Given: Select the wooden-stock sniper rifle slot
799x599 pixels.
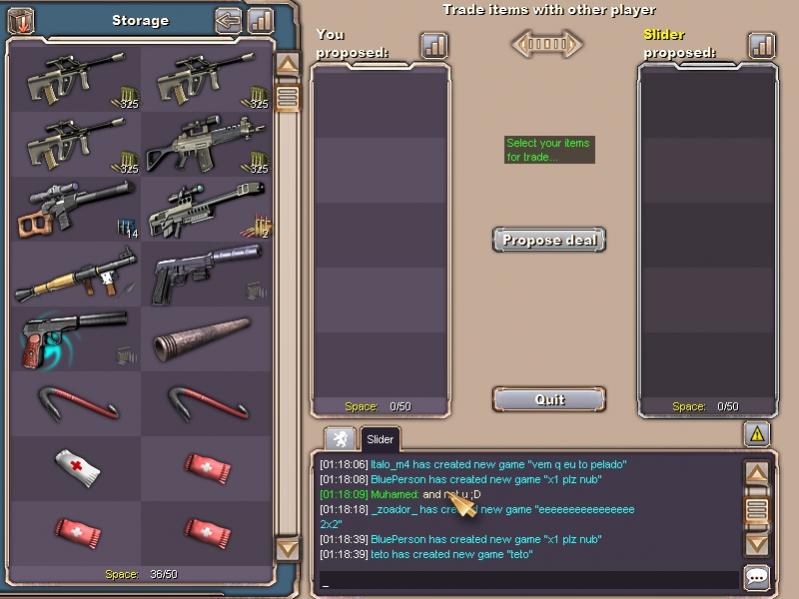Looking at the screenshot, I should point(75,210).
